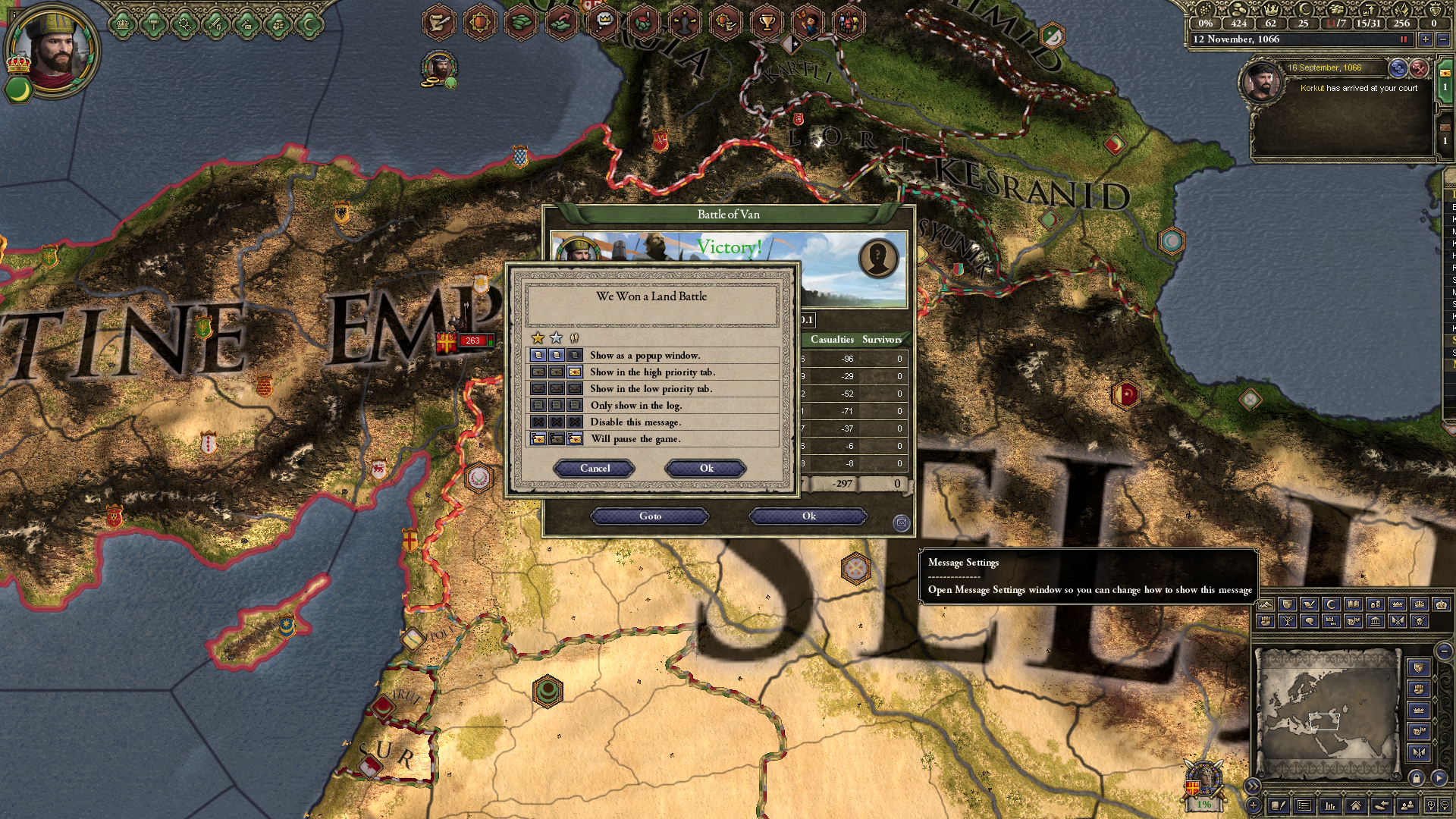Choose 'Only show in the log' option
This screenshot has width=1456, height=819.
[x=635, y=405]
